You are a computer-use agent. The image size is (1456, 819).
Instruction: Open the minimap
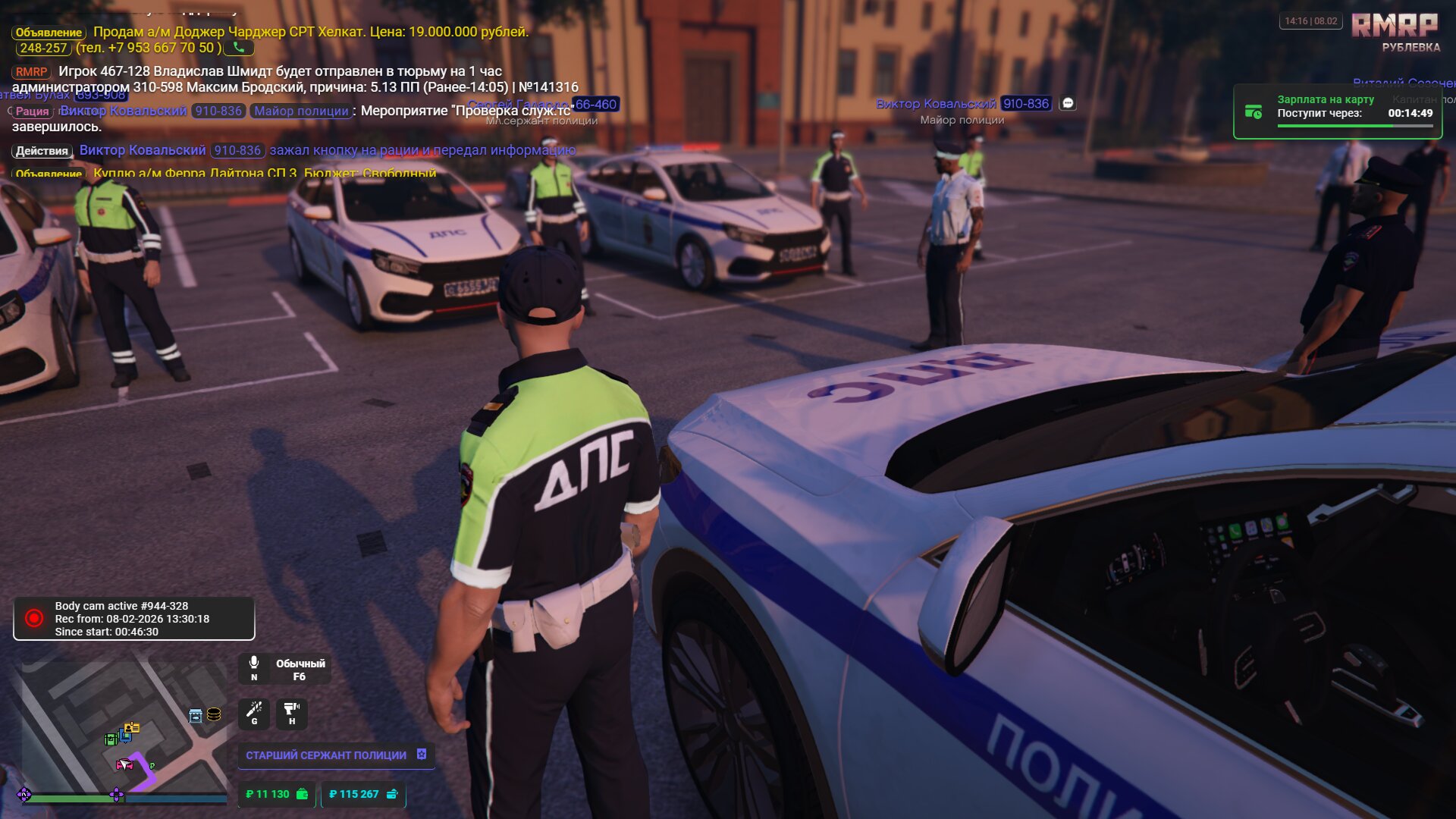[x=121, y=728]
